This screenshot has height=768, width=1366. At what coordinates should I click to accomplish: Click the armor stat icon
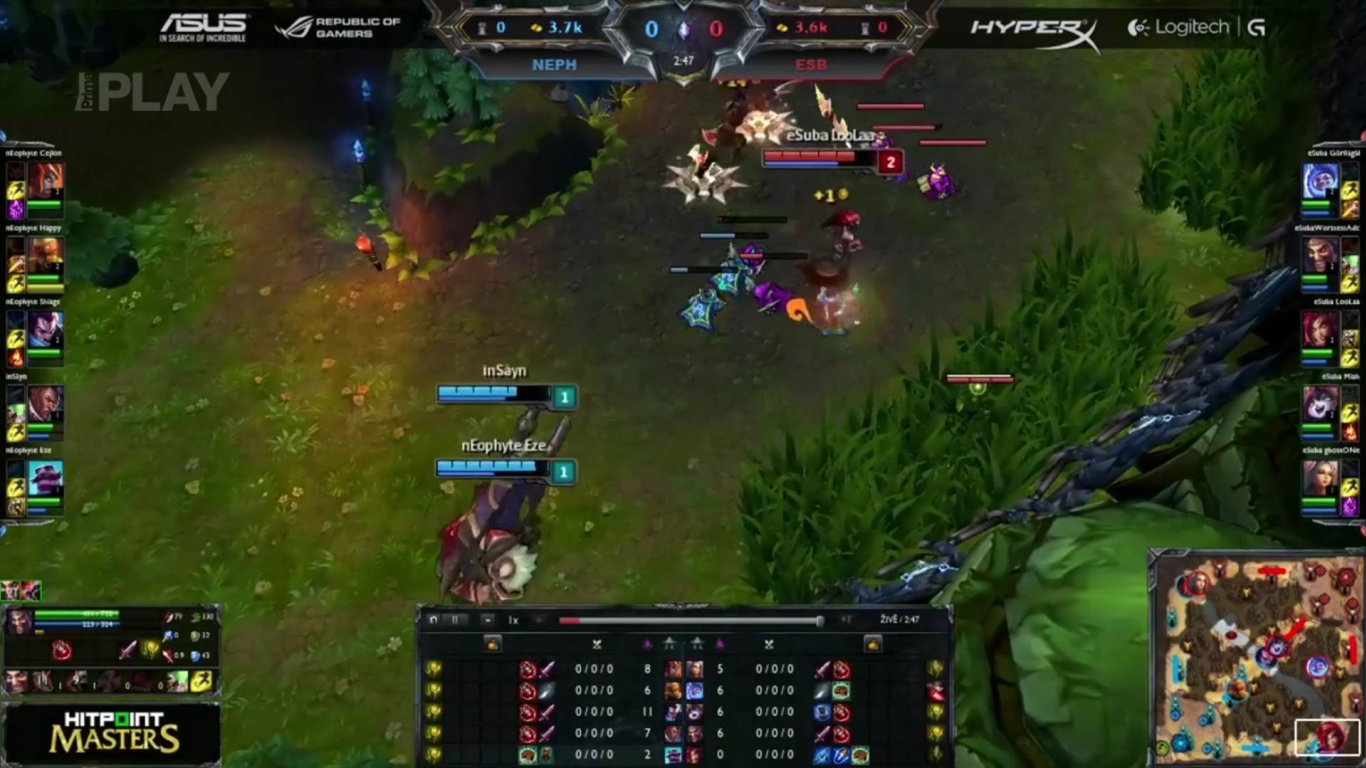193,636
